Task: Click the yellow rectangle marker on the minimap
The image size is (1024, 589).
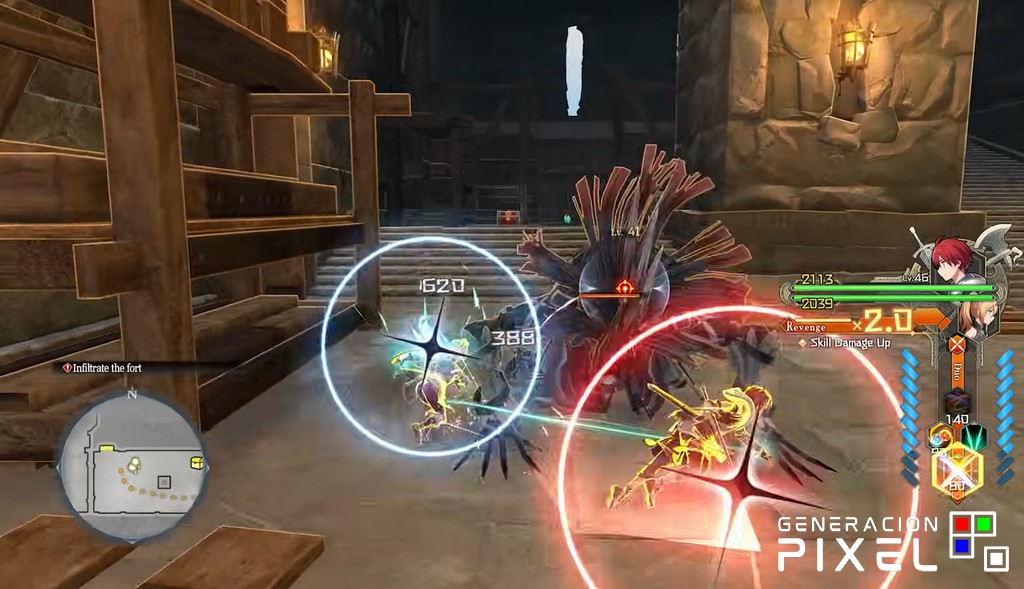Action: (x=105, y=447)
